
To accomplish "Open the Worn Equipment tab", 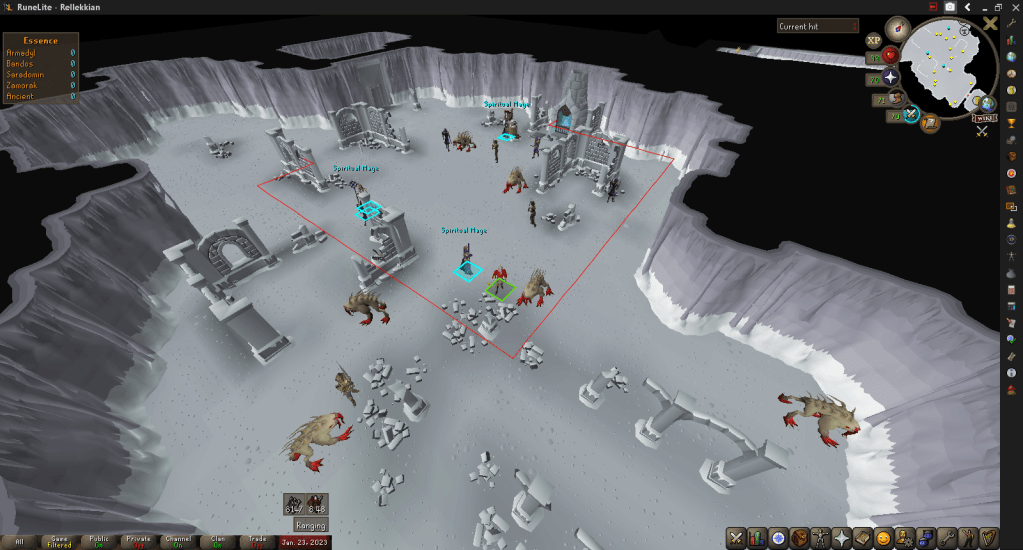I will point(821,537).
